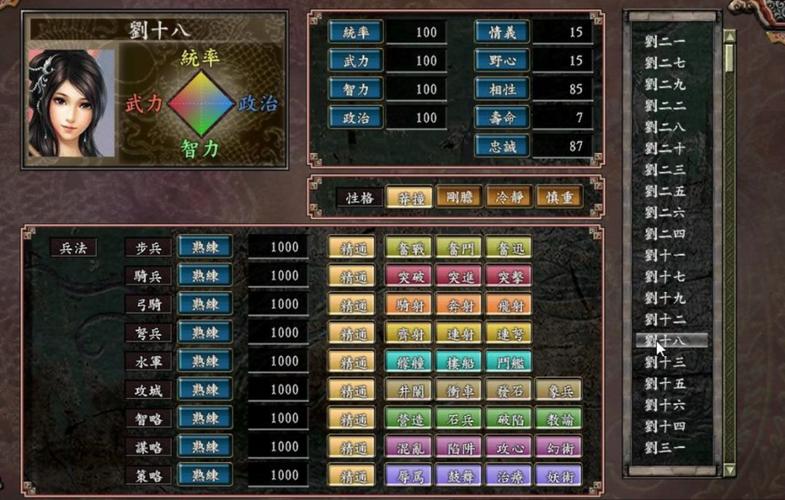Choose the 冷靜 personality option
Viewport: 785px width, 500px height.
(x=509, y=197)
